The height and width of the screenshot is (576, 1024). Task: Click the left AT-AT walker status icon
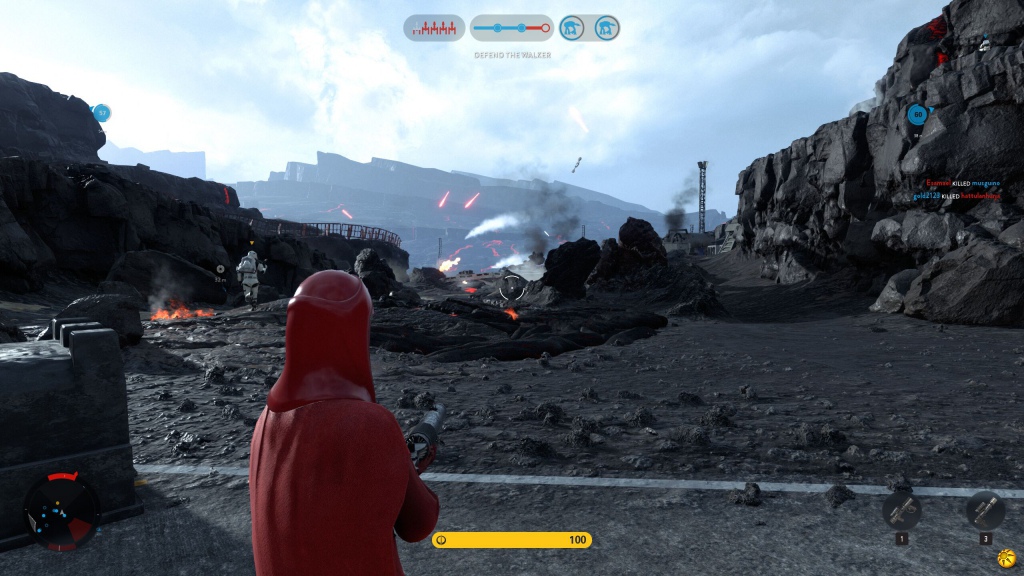pyautogui.click(x=572, y=28)
